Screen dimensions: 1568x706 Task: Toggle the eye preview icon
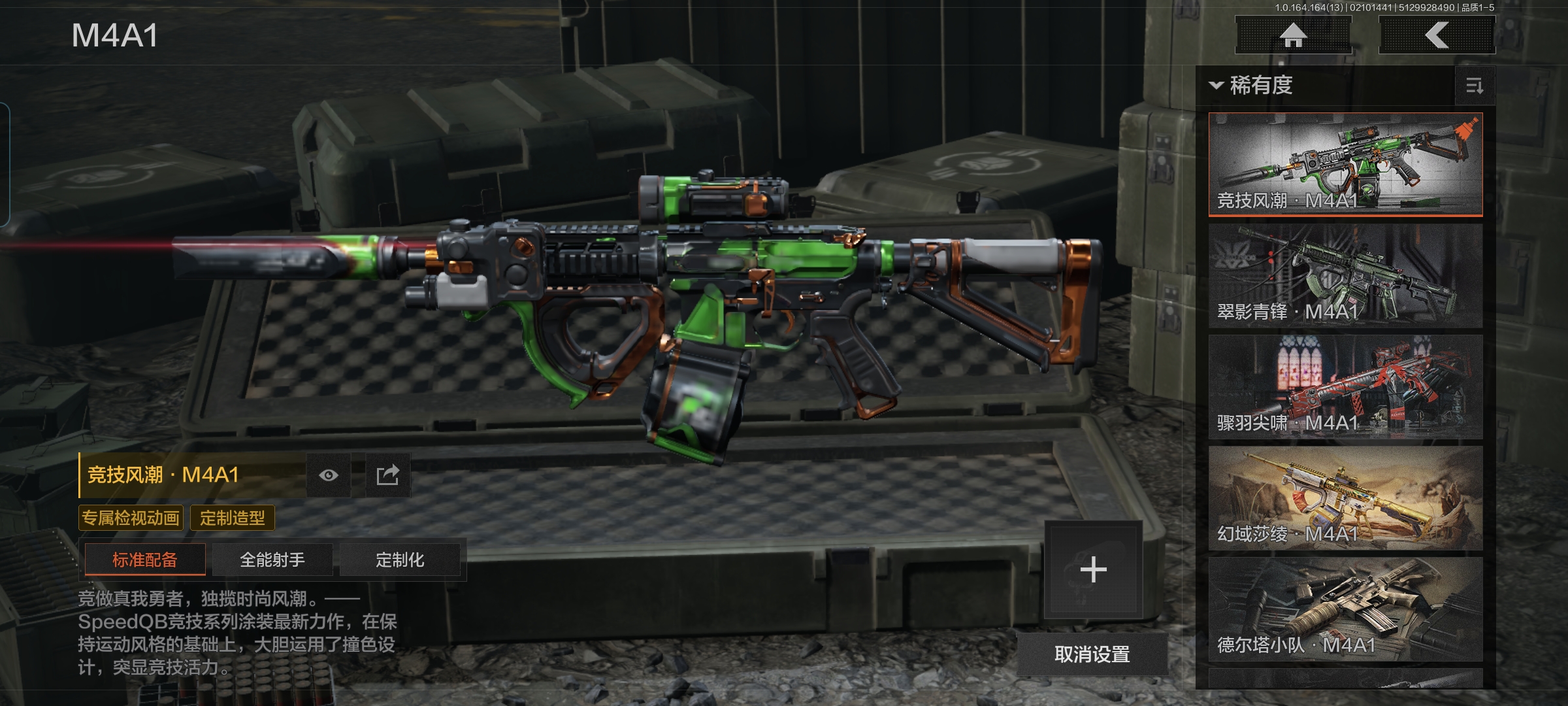coord(329,475)
